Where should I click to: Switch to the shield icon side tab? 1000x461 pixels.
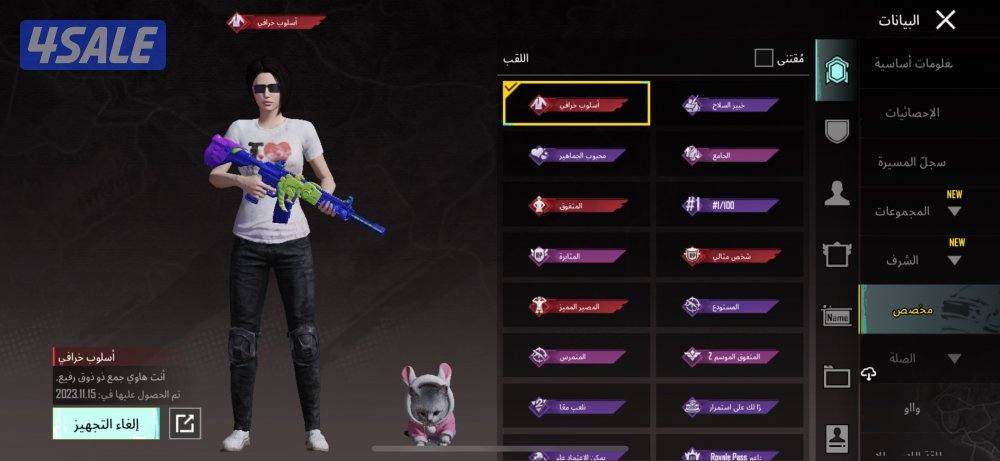836,131
